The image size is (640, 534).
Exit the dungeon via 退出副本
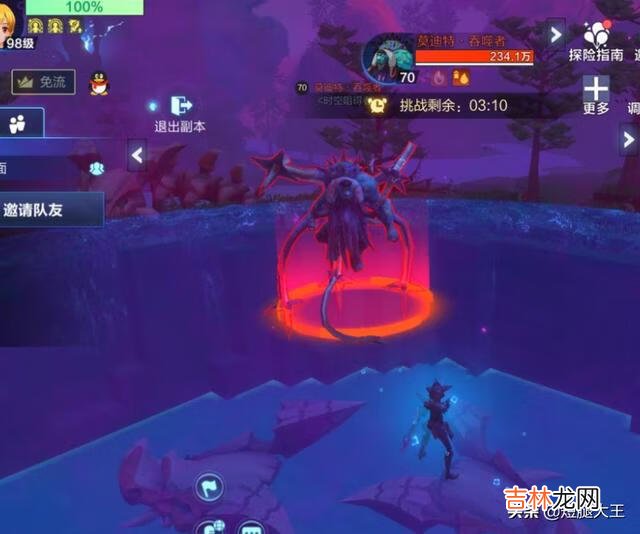[180, 113]
